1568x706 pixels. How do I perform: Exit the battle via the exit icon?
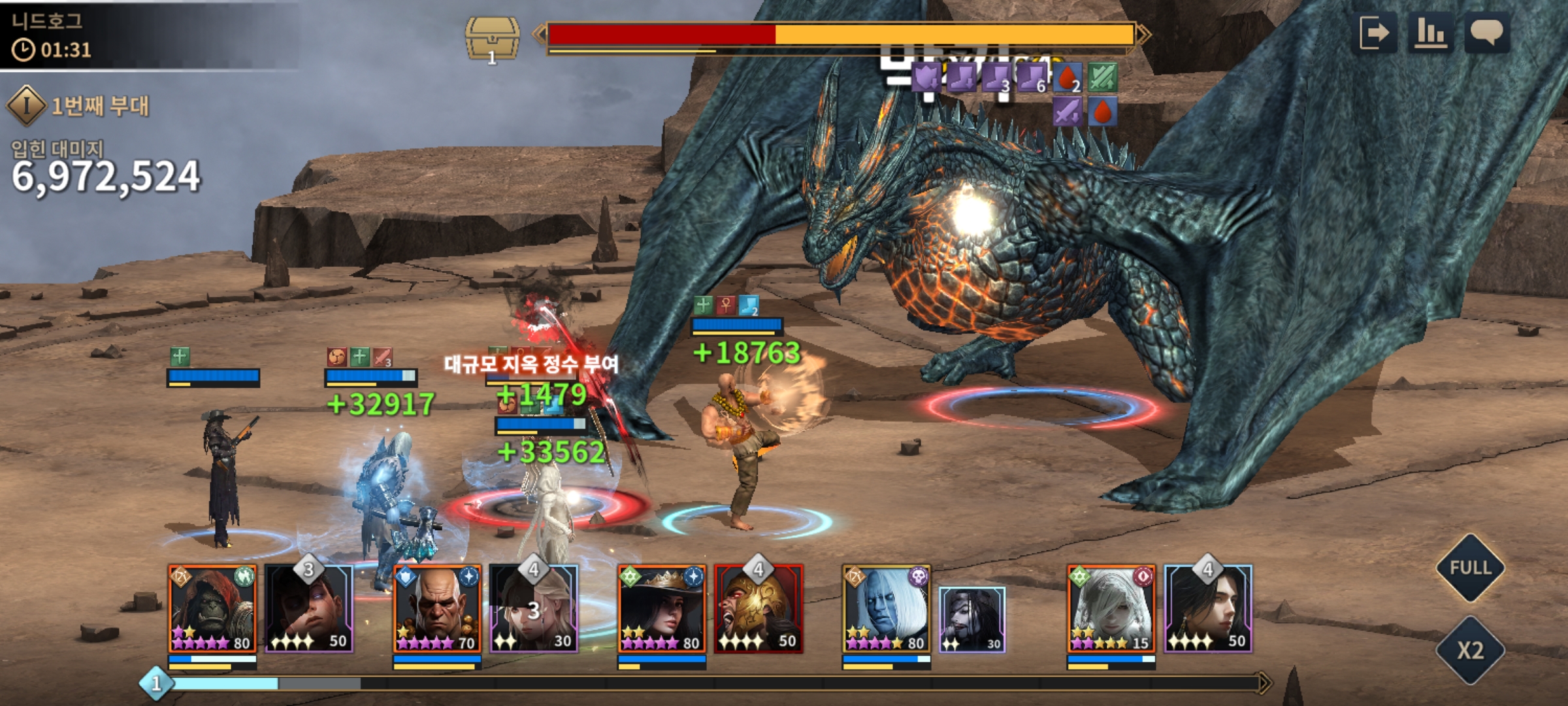(x=1375, y=33)
